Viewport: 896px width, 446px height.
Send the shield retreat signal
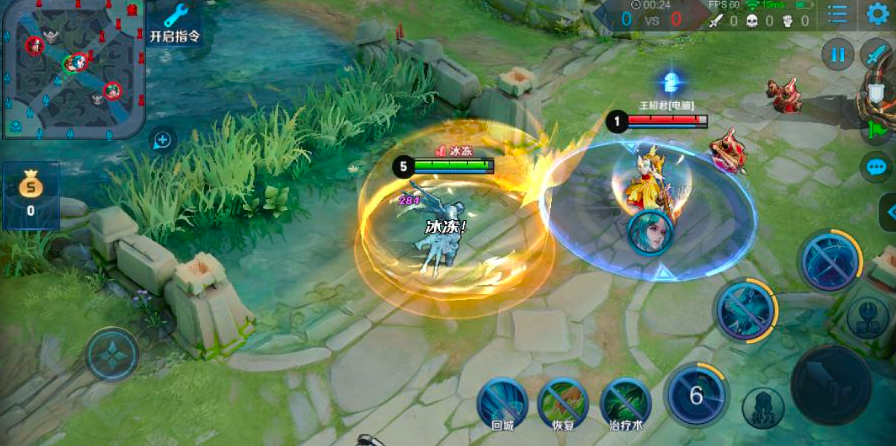click(877, 94)
